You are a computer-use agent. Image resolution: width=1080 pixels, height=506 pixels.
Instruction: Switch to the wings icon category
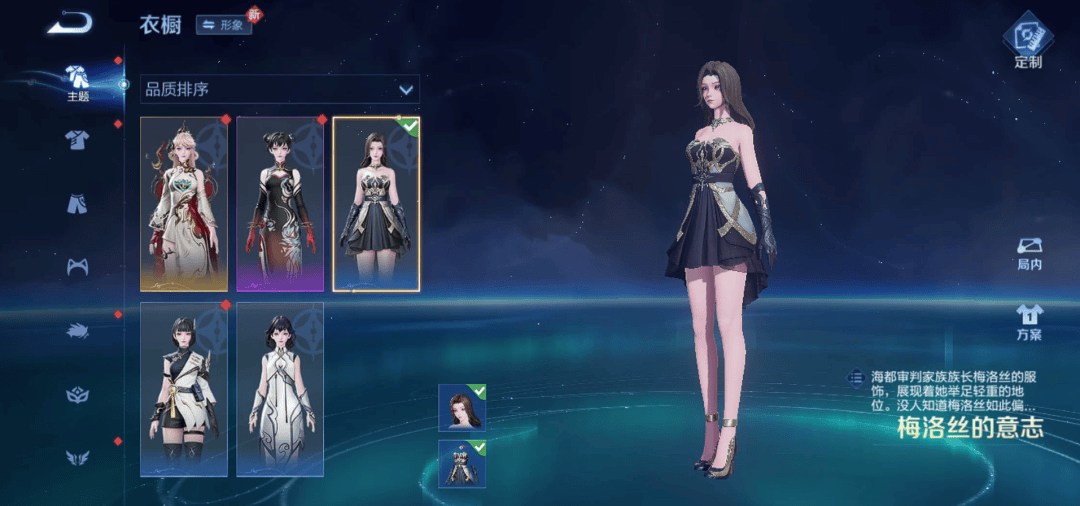click(78, 458)
